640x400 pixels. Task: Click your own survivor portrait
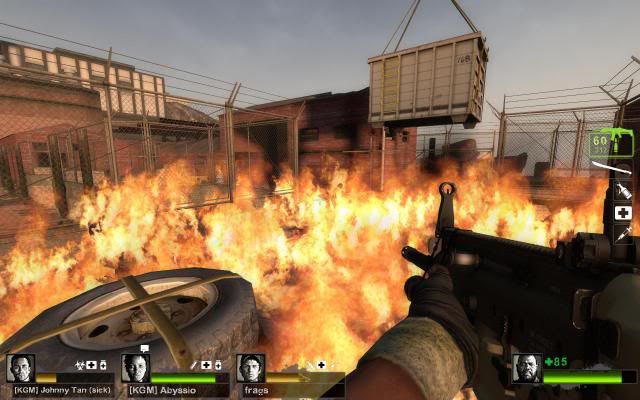pyautogui.click(x=526, y=368)
